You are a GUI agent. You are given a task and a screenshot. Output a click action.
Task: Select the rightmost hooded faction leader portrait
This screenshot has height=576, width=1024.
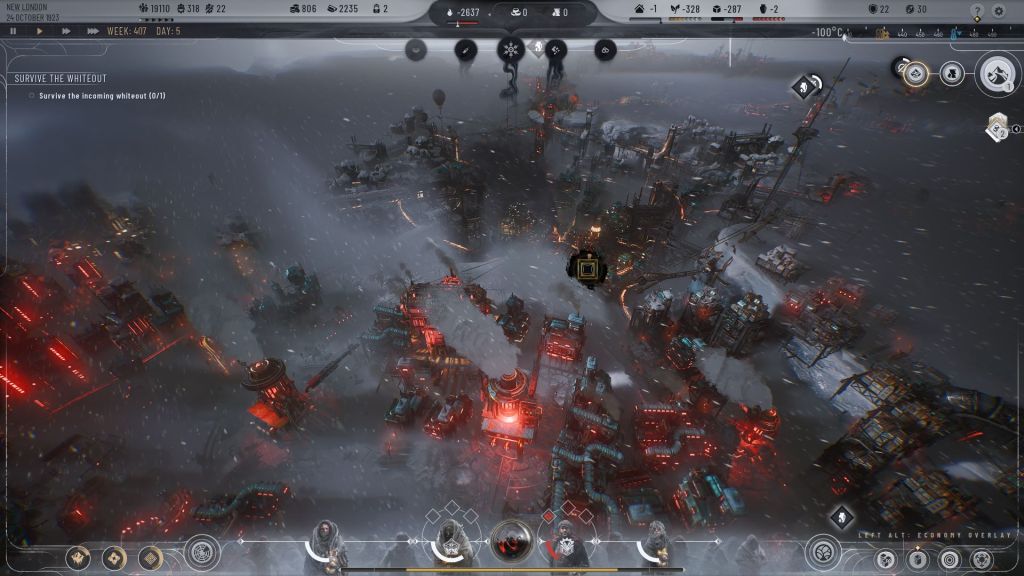coord(655,544)
